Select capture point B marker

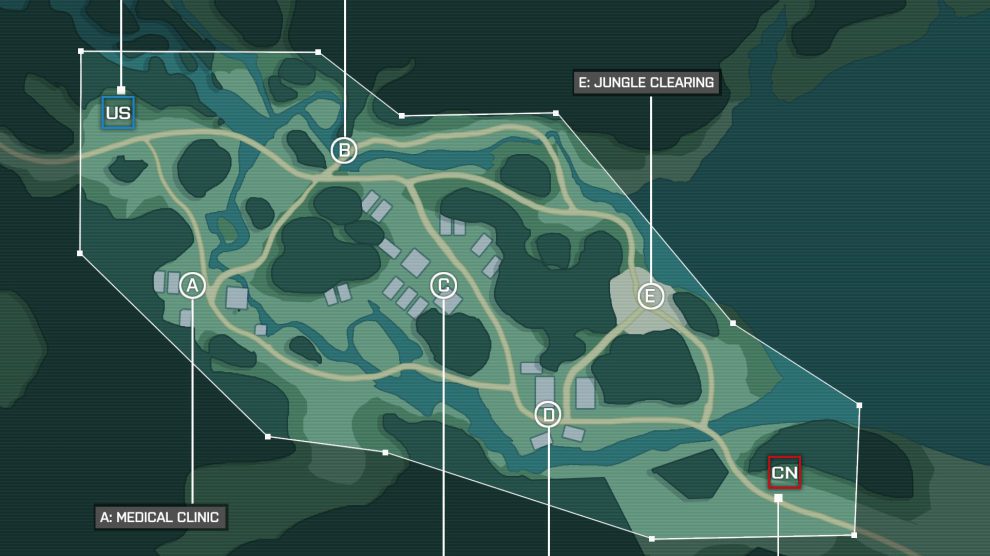(344, 150)
